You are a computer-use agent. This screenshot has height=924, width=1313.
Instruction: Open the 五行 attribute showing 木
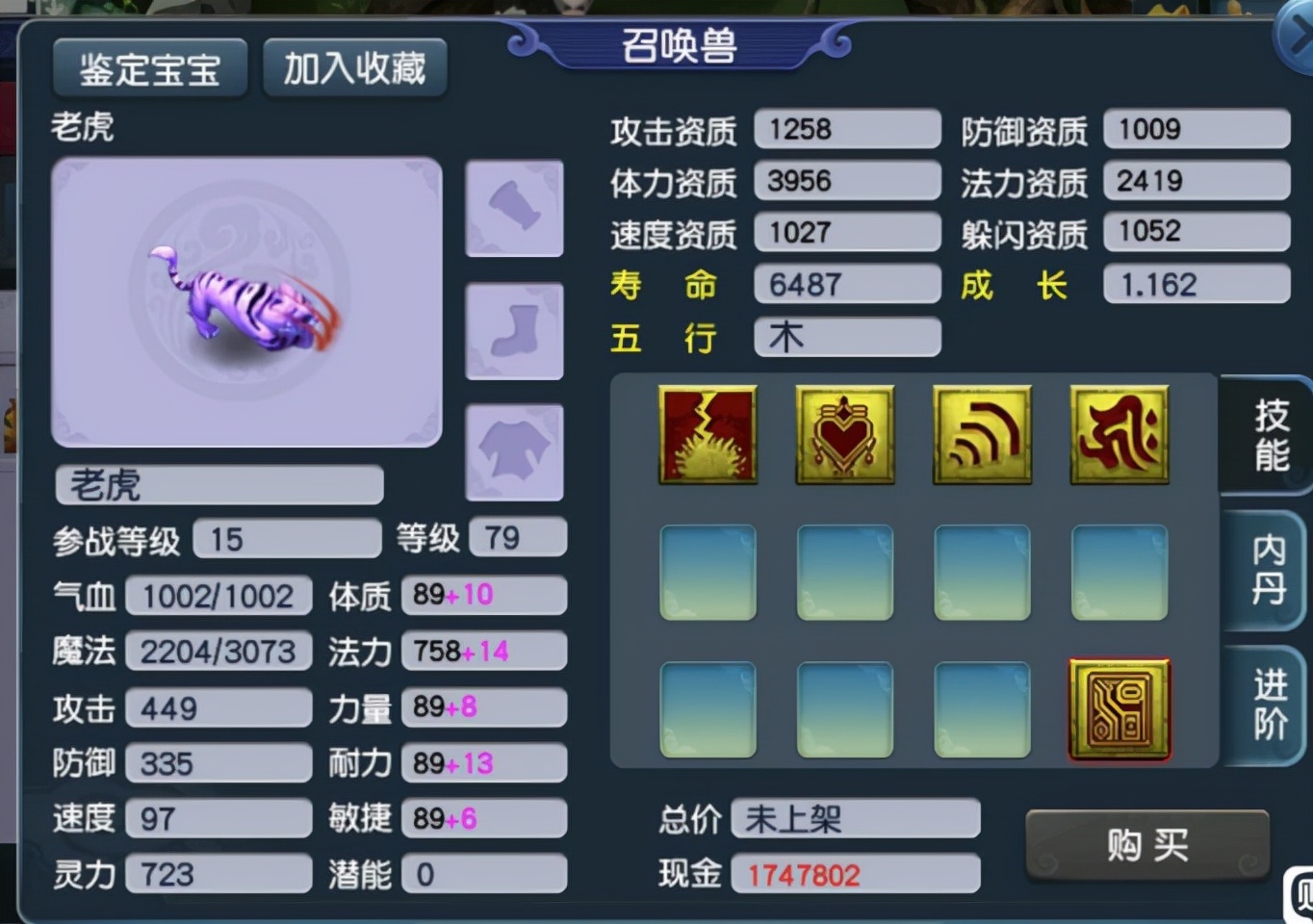pos(845,337)
